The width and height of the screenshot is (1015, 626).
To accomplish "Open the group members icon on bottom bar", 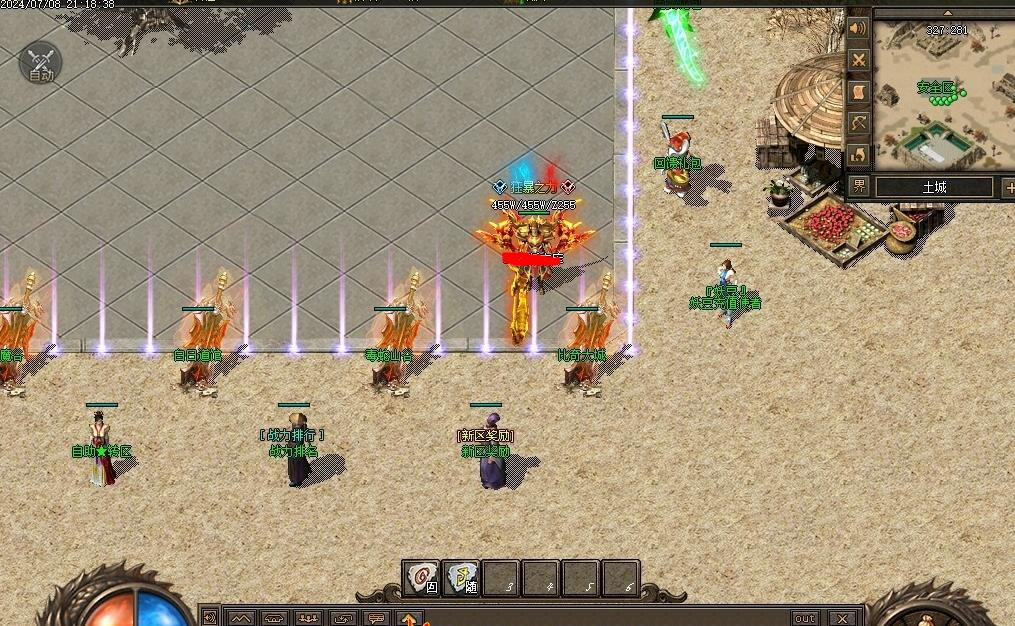I will coord(309,618).
